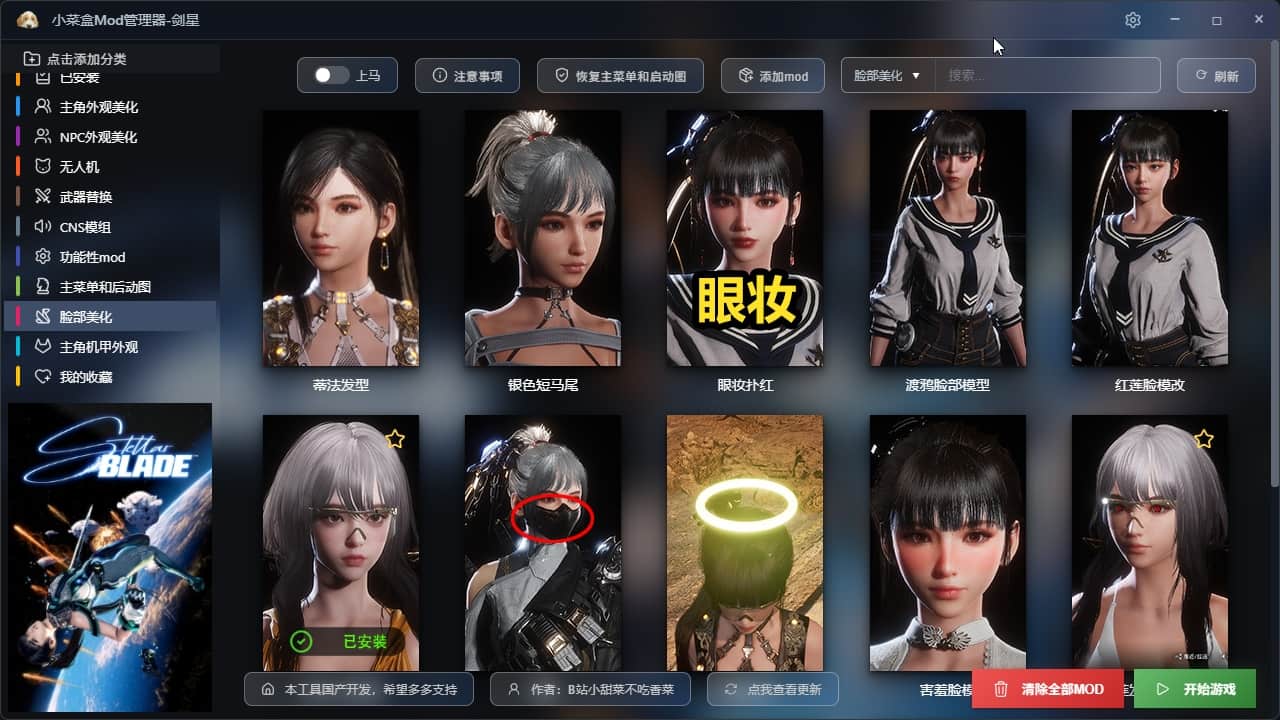
Task: Select the 蒂法发型 mod thumbnail
Action: 341,238
